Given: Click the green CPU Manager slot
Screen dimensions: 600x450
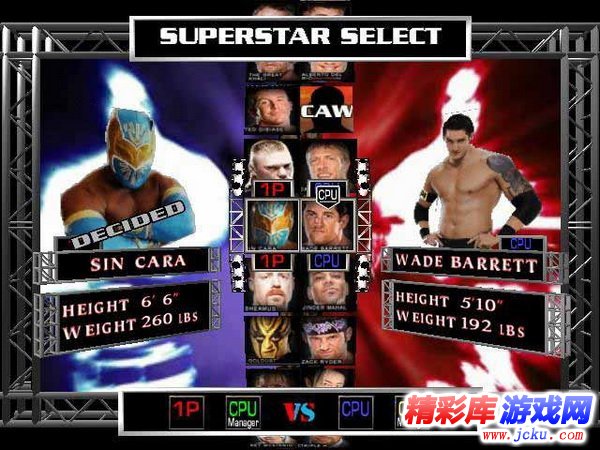Looking at the screenshot, I should (243, 411).
